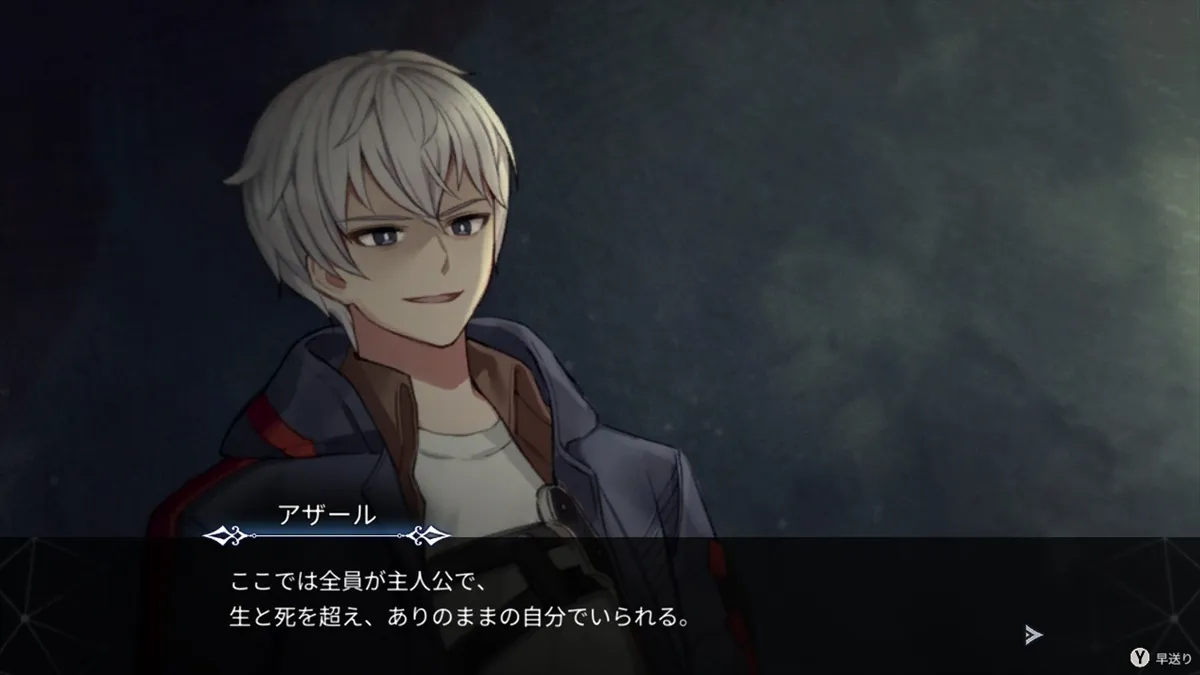Click the dialogue advance arrow indicator
Screen dimensions: 1200x675
coord(1034,634)
